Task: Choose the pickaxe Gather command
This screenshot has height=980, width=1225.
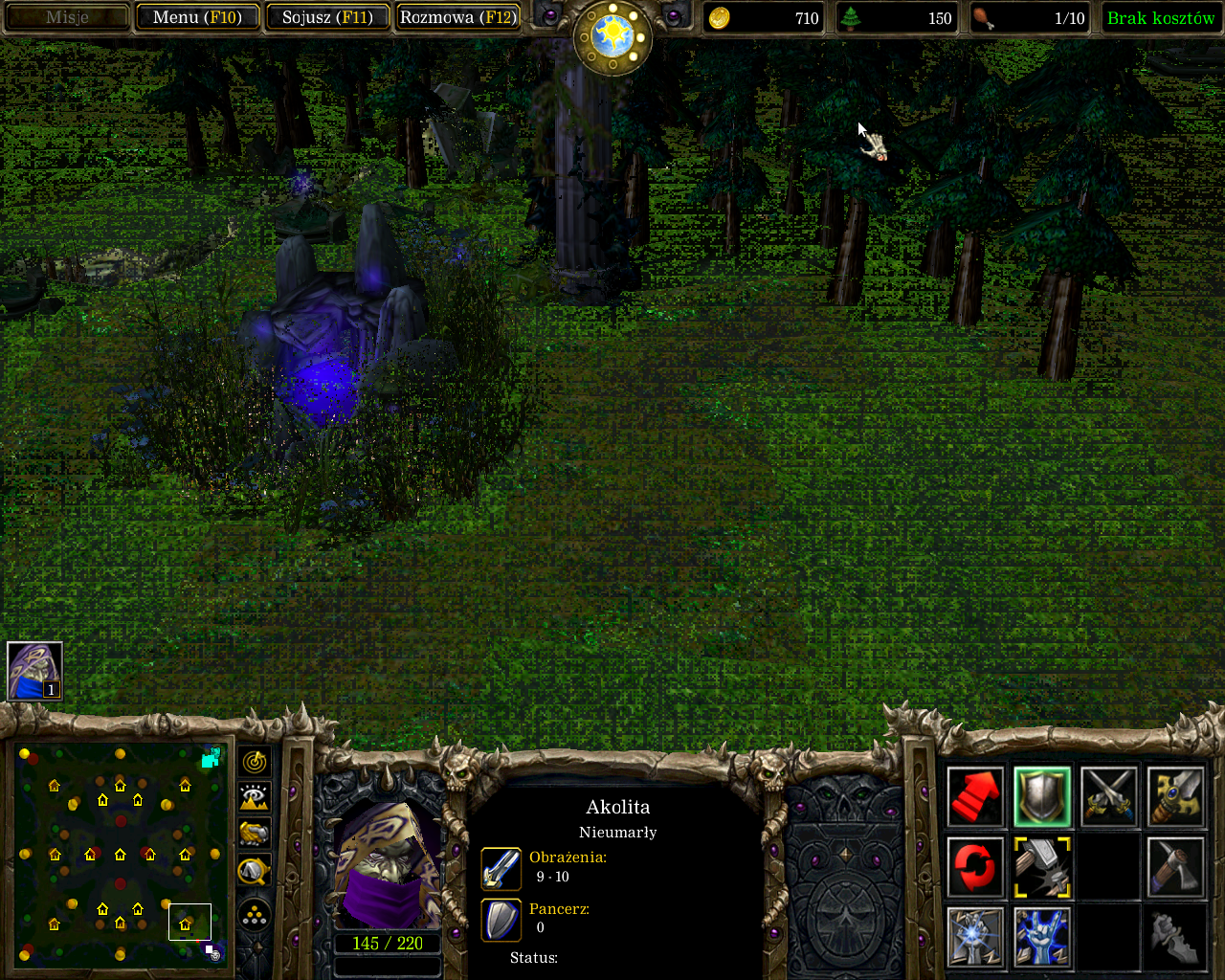Action: pyautogui.click(x=1175, y=867)
